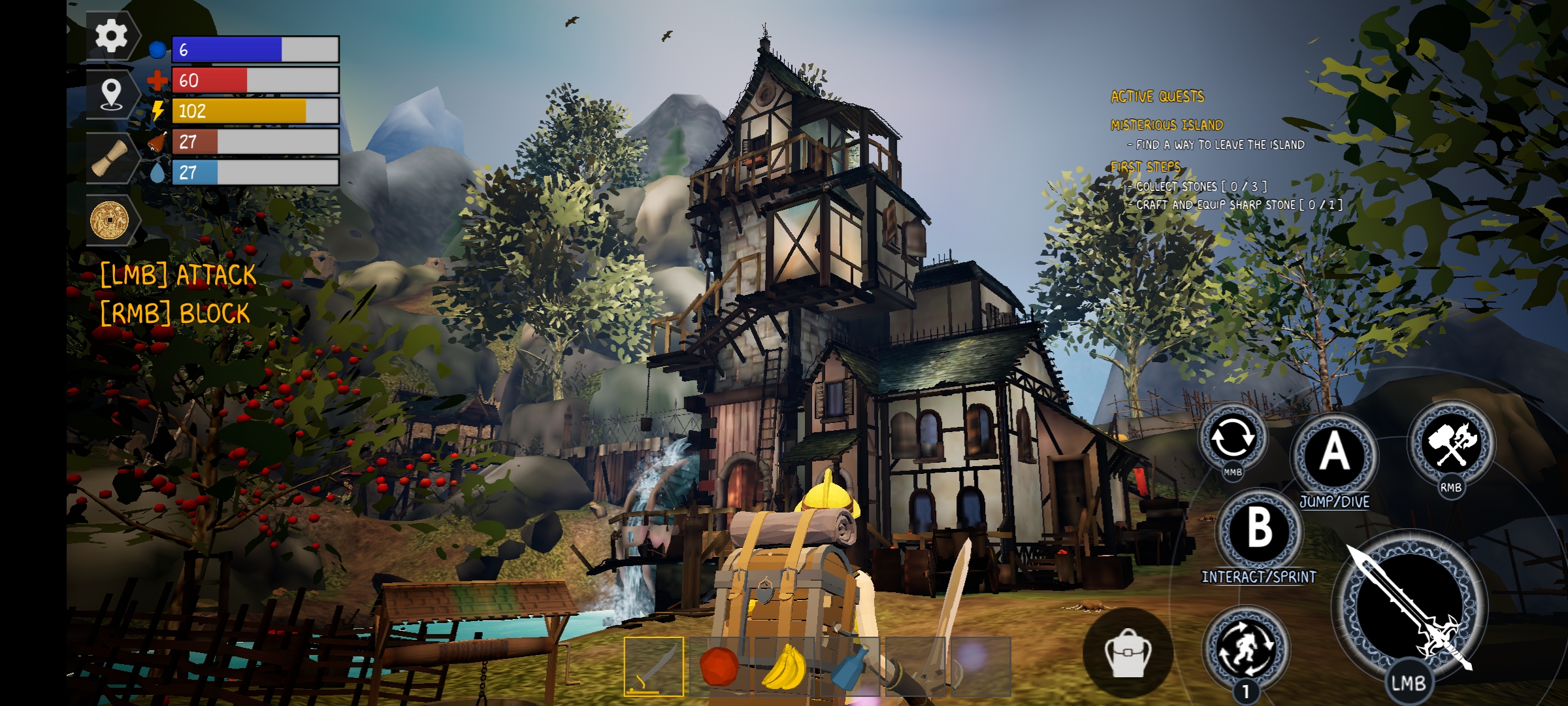Image resolution: width=1568 pixels, height=706 pixels.
Task: Select the blue bottle hotbar slot
Action: coord(849,666)
